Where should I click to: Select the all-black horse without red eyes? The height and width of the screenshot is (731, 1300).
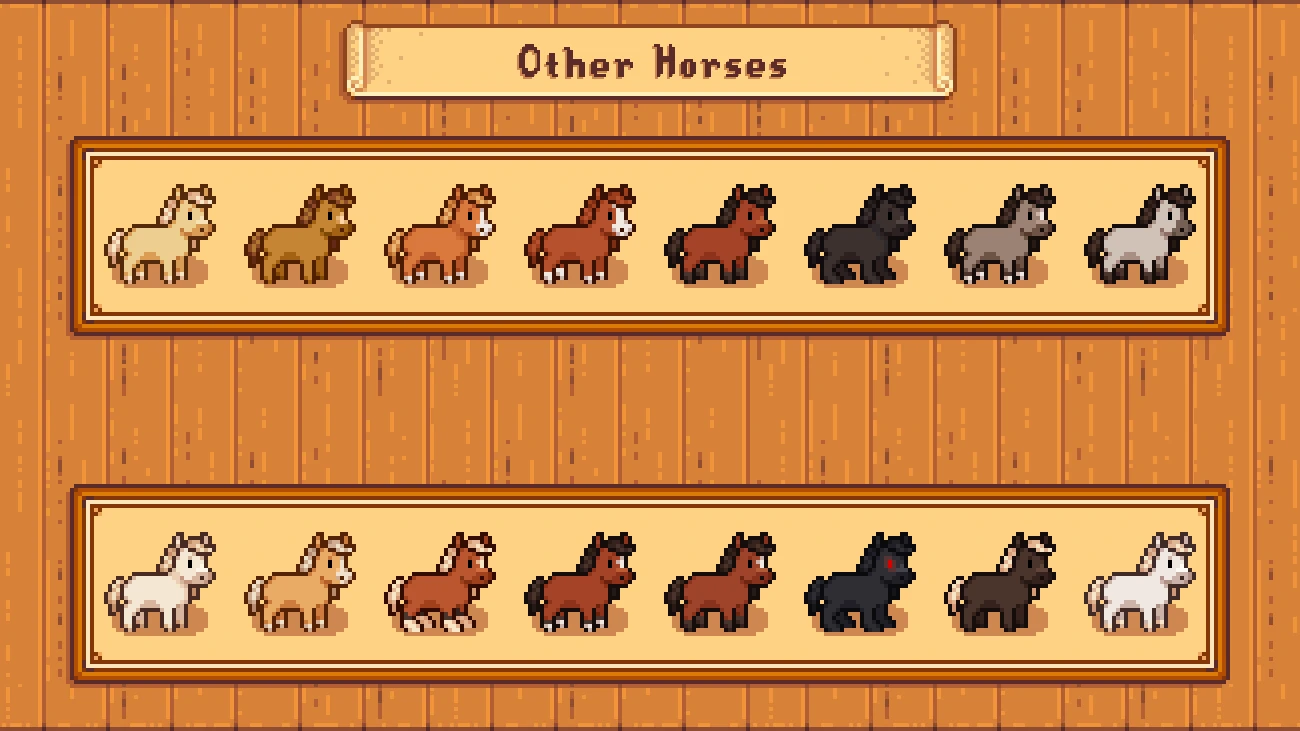coord(860,235)
